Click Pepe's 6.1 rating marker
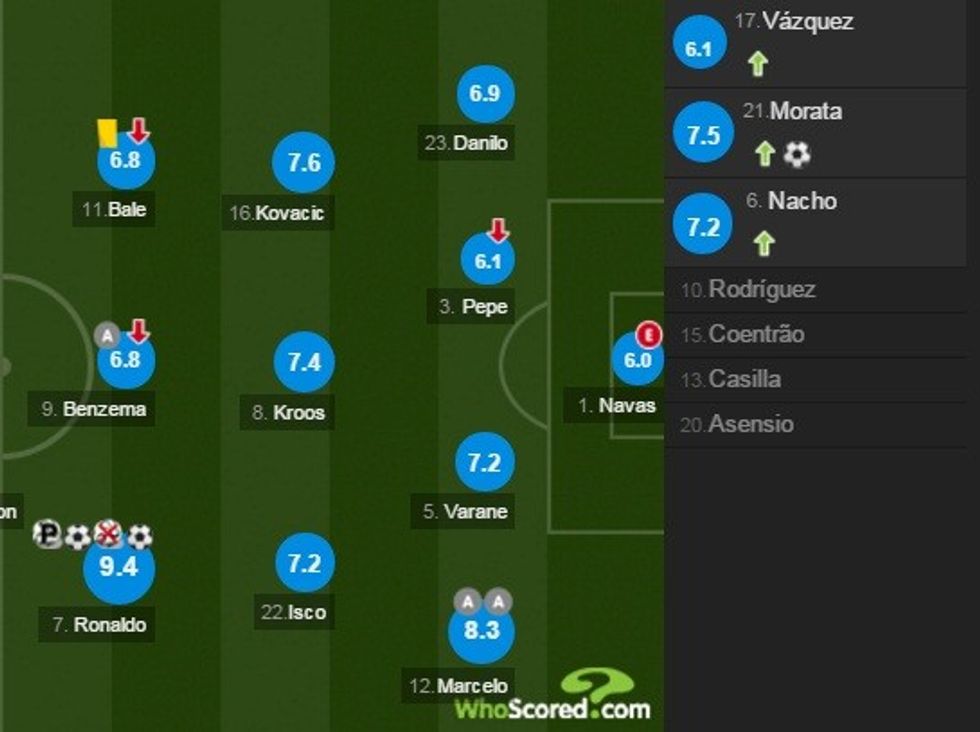Screen dimensions: 980x732 point(487,262)
